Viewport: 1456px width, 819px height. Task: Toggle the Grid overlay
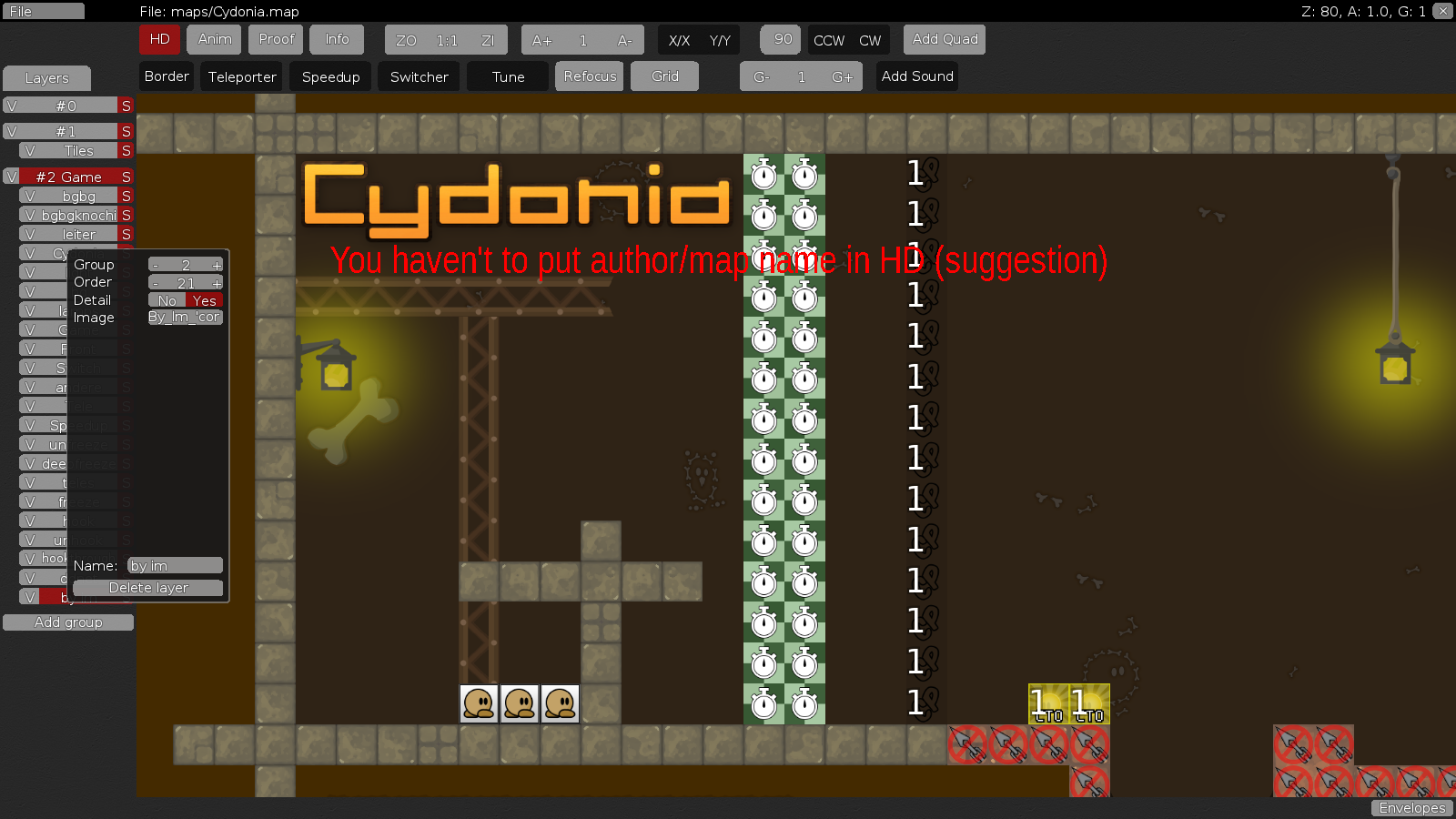(x=664, y=76)
